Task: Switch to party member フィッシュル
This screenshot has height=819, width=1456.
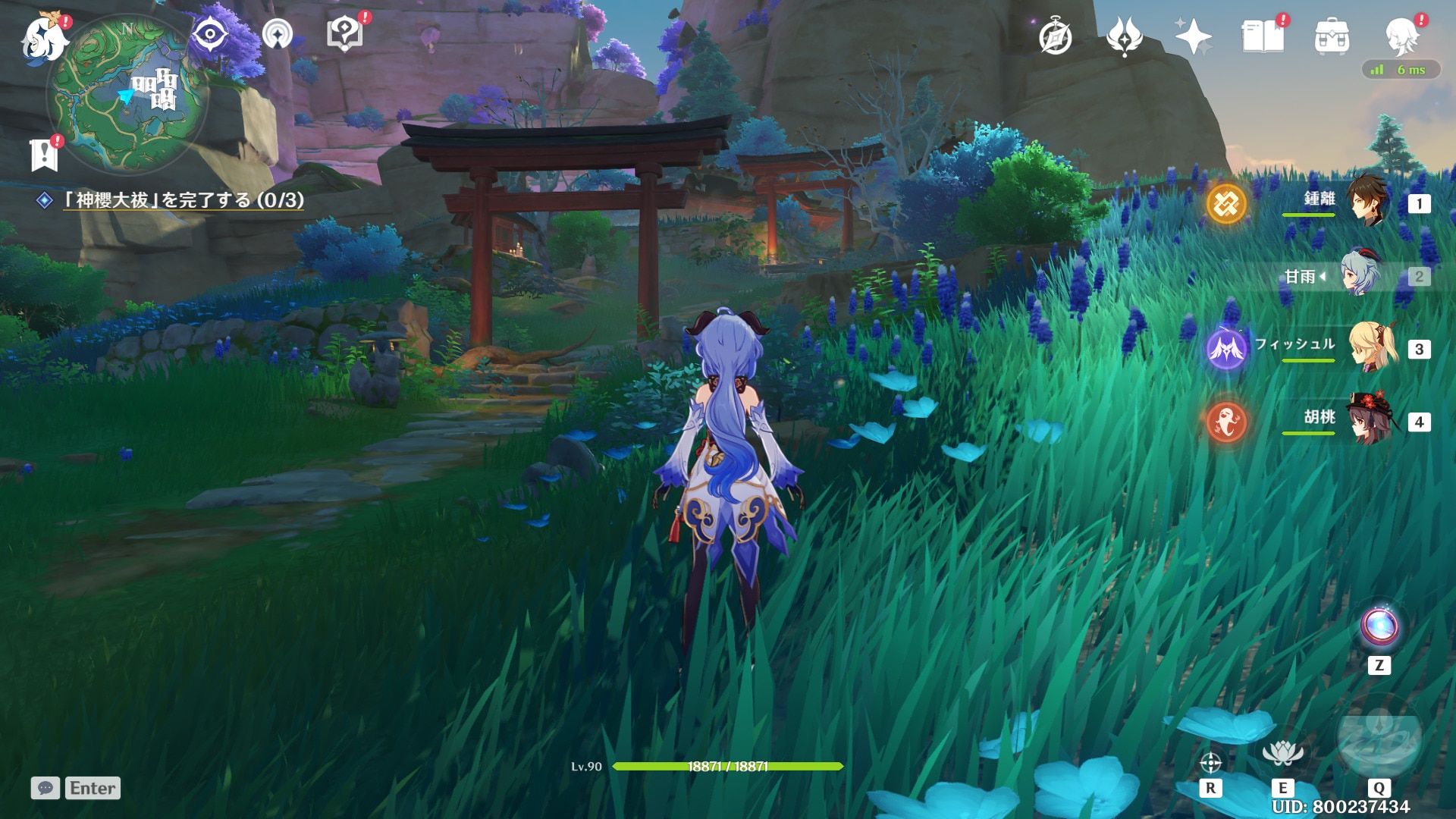Action: pos(1372,347)
